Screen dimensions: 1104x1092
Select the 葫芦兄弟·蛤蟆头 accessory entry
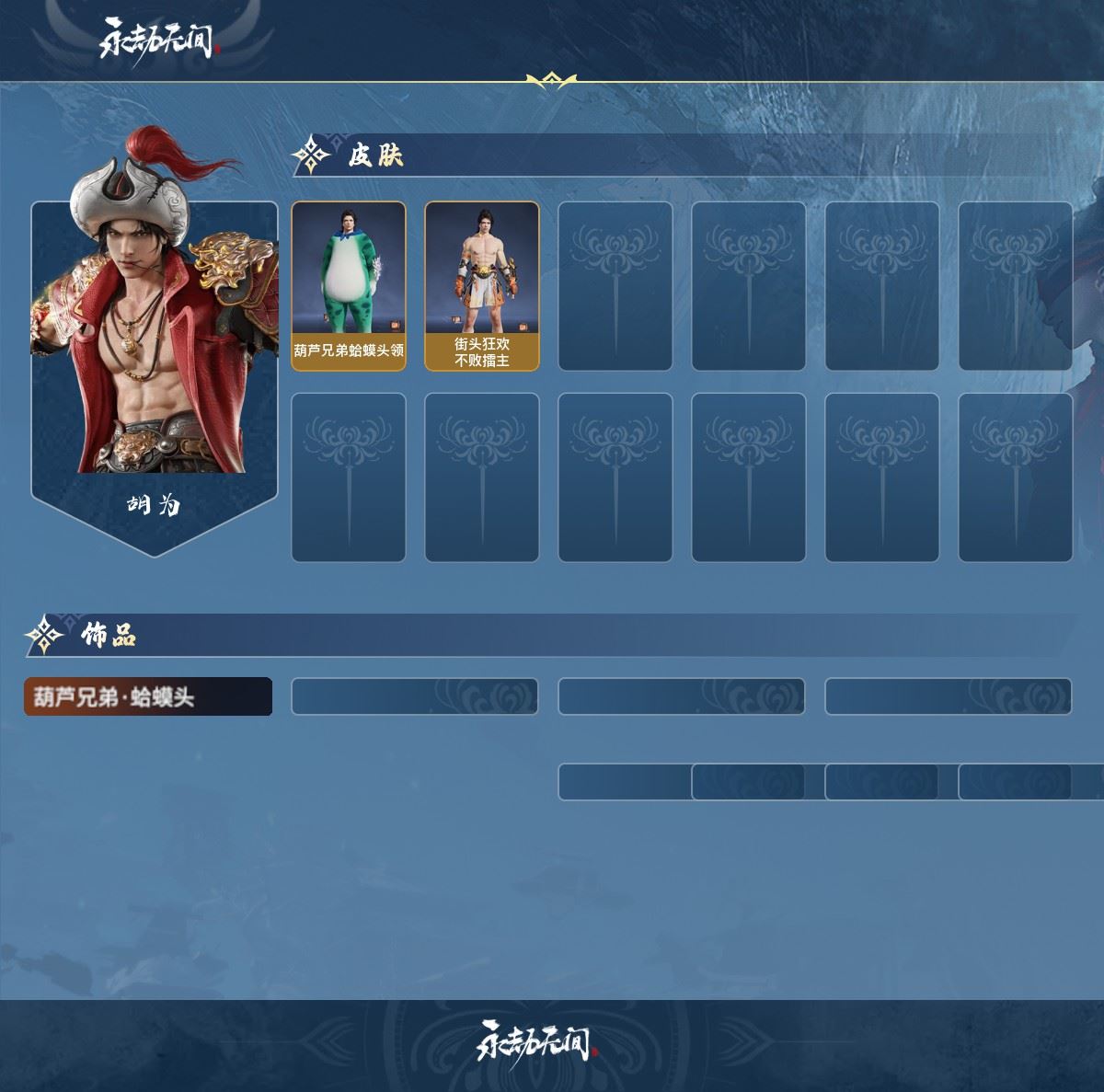click(148, 696)
